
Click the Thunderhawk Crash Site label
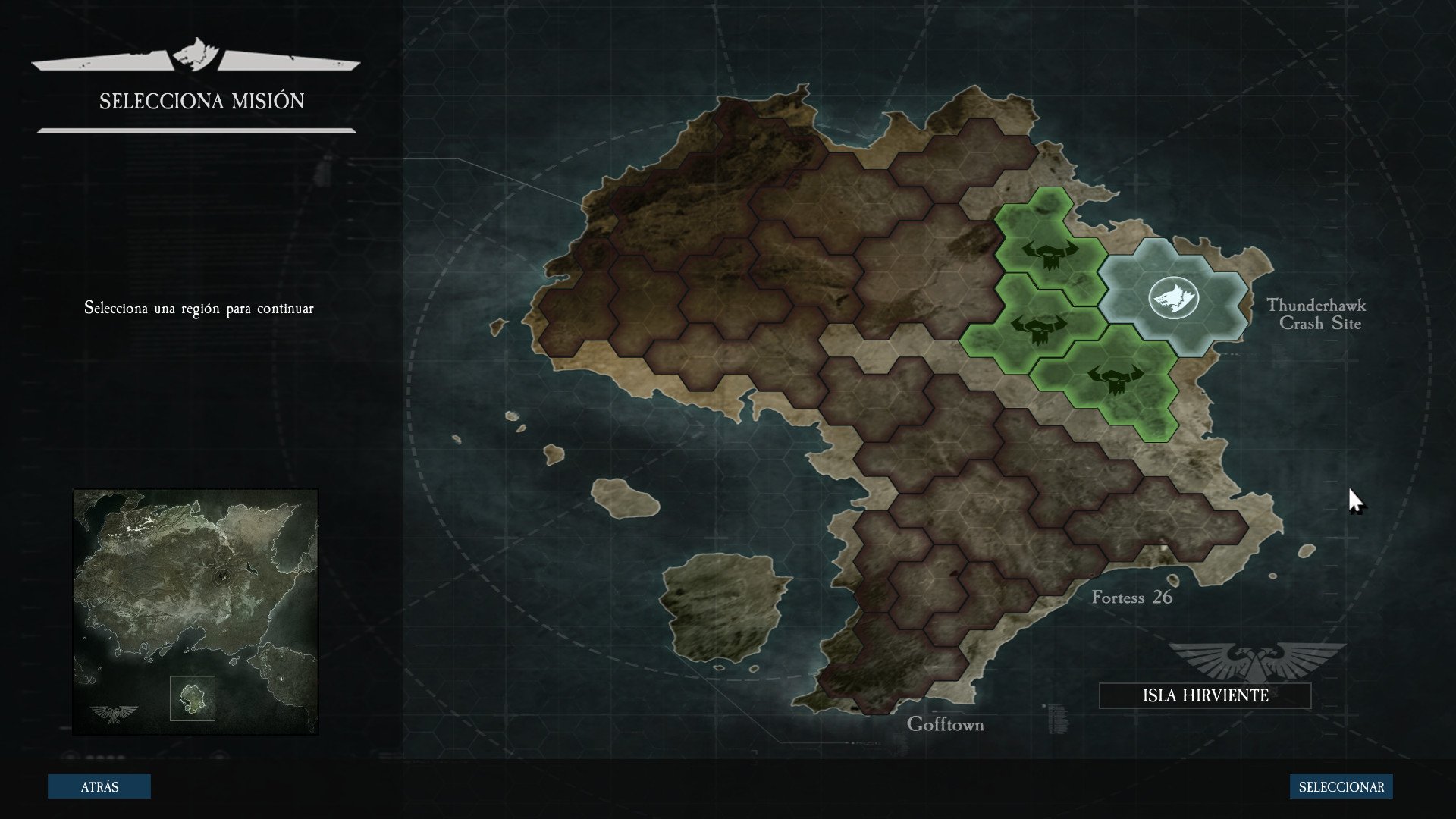coord(1317,314)
